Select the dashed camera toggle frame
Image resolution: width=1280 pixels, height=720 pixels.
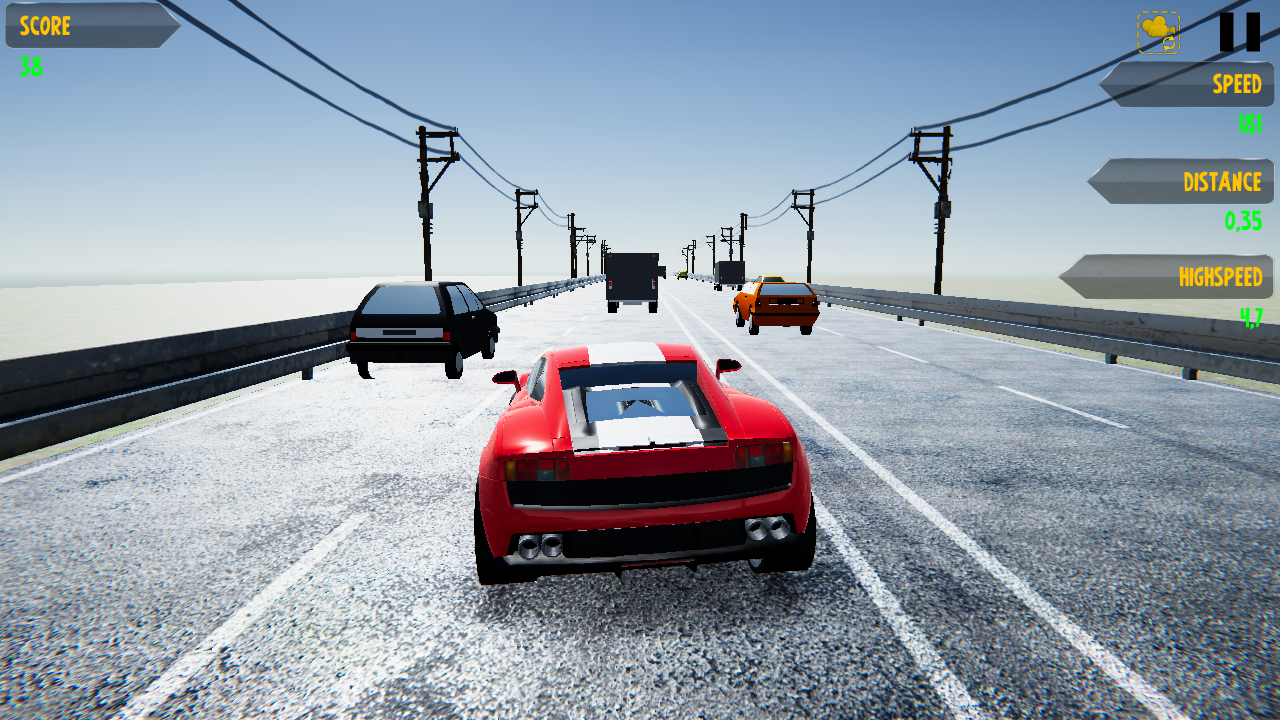coord(1156,32)
